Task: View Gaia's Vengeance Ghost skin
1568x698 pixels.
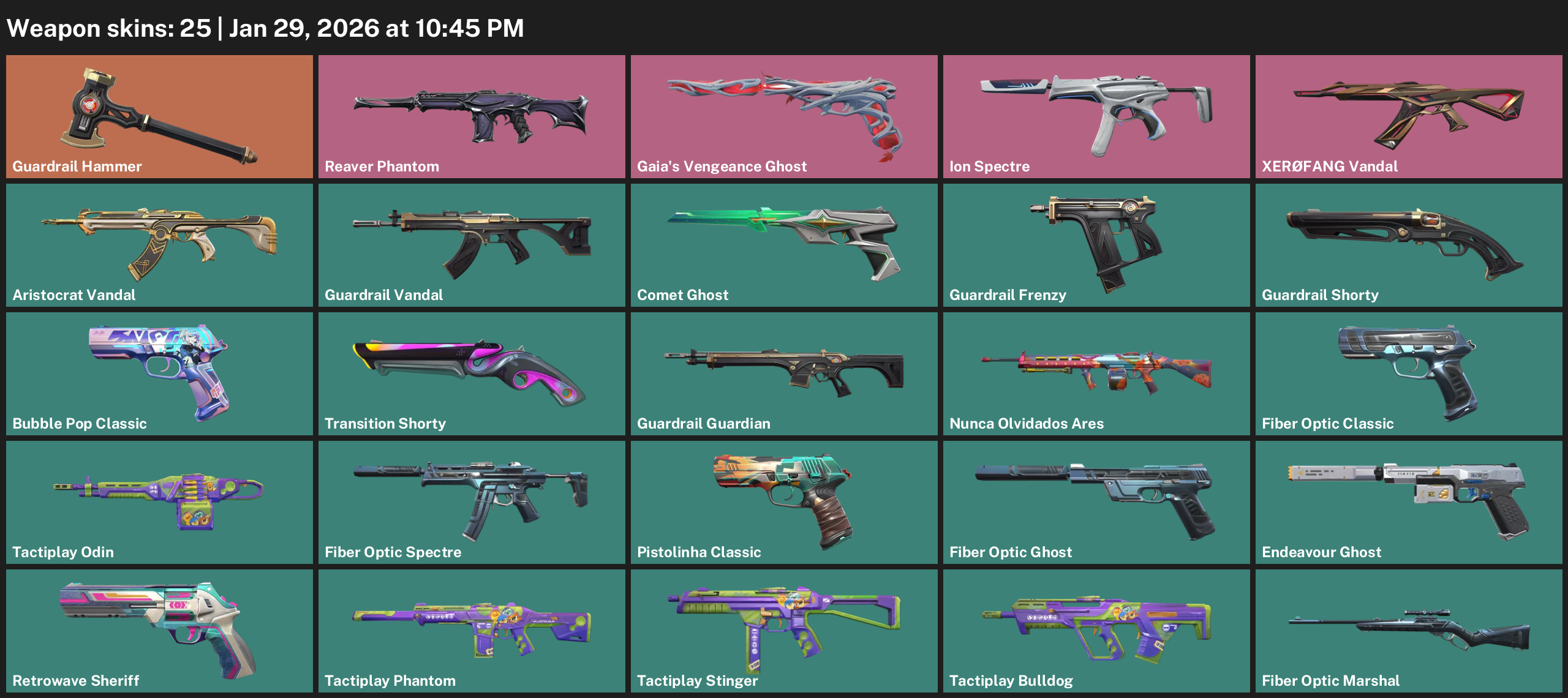Action: [784, 116]
